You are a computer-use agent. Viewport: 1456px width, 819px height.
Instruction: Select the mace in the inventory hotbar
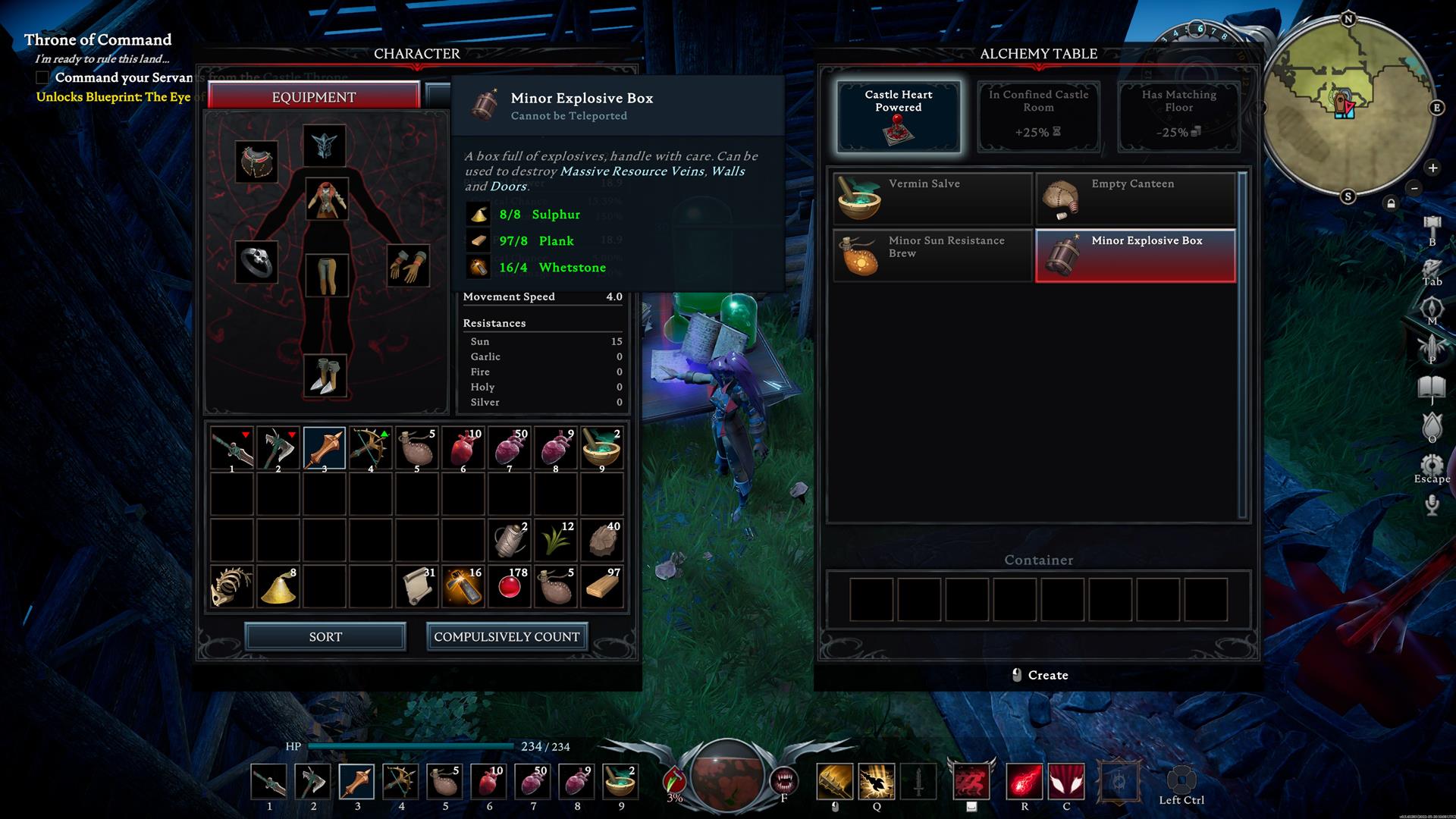click(x=325, y=448)
